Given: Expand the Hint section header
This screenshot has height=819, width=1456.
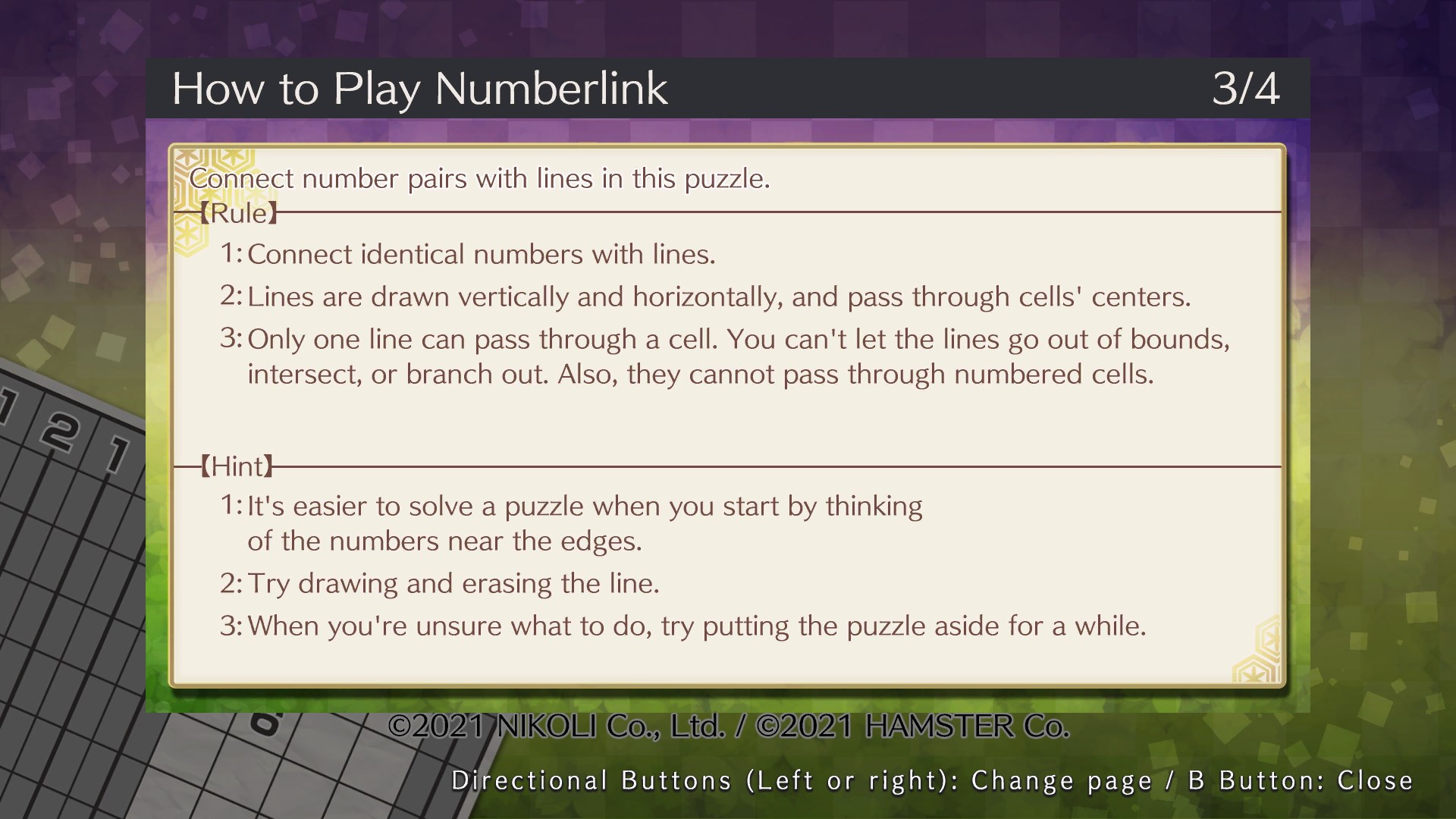Looking at the screenshot, I should (237, 466).
